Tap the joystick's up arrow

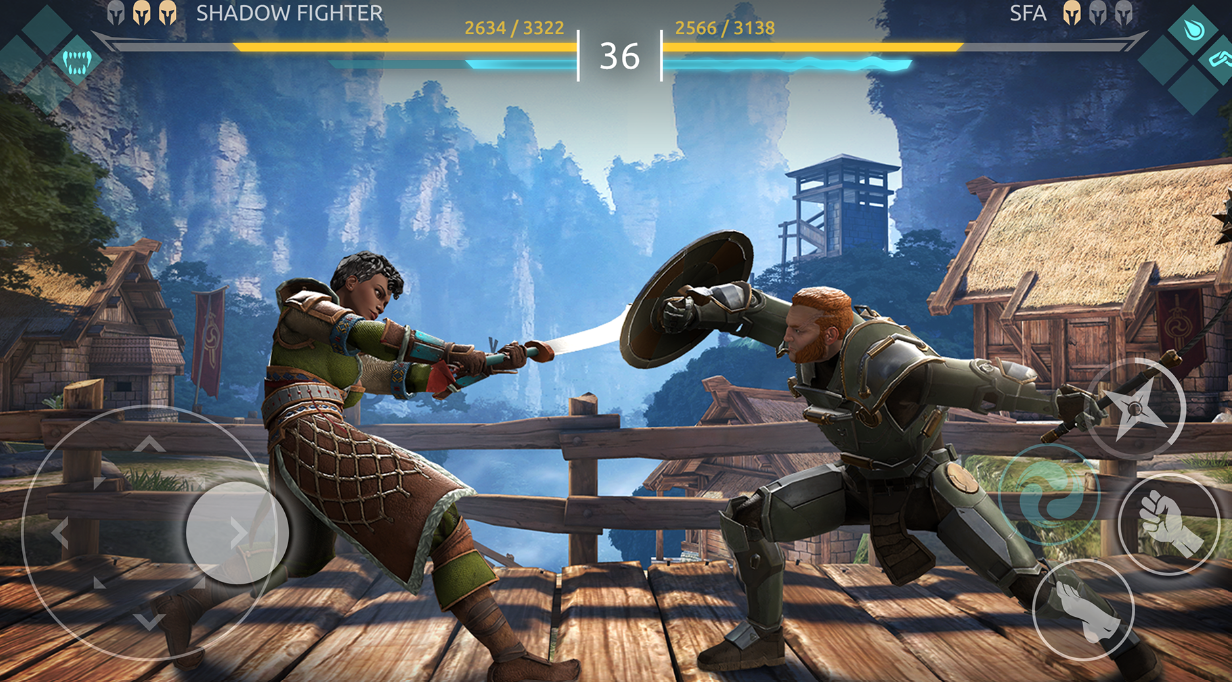(x=149, y=443)
